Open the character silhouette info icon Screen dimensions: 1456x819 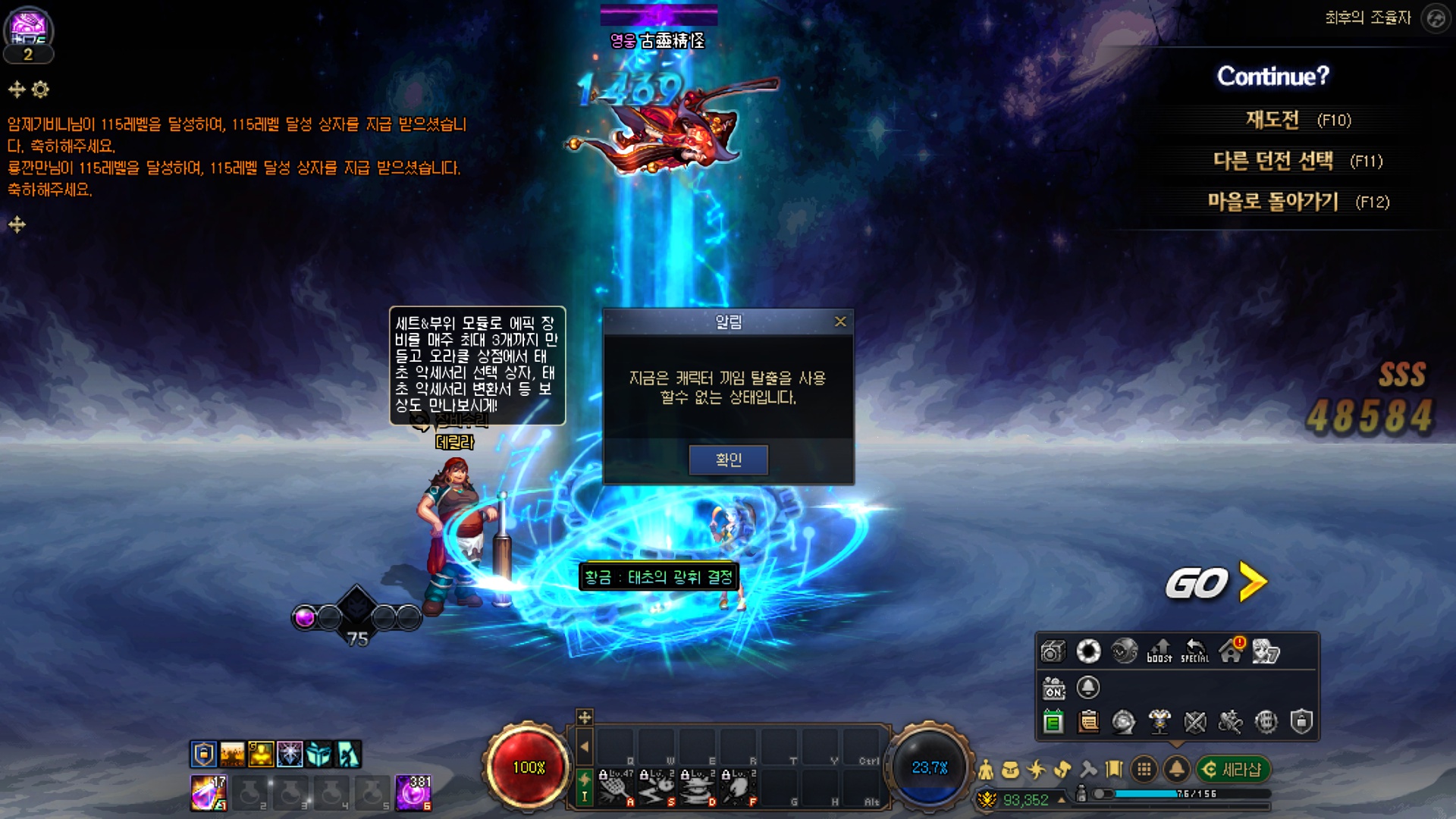986,770
